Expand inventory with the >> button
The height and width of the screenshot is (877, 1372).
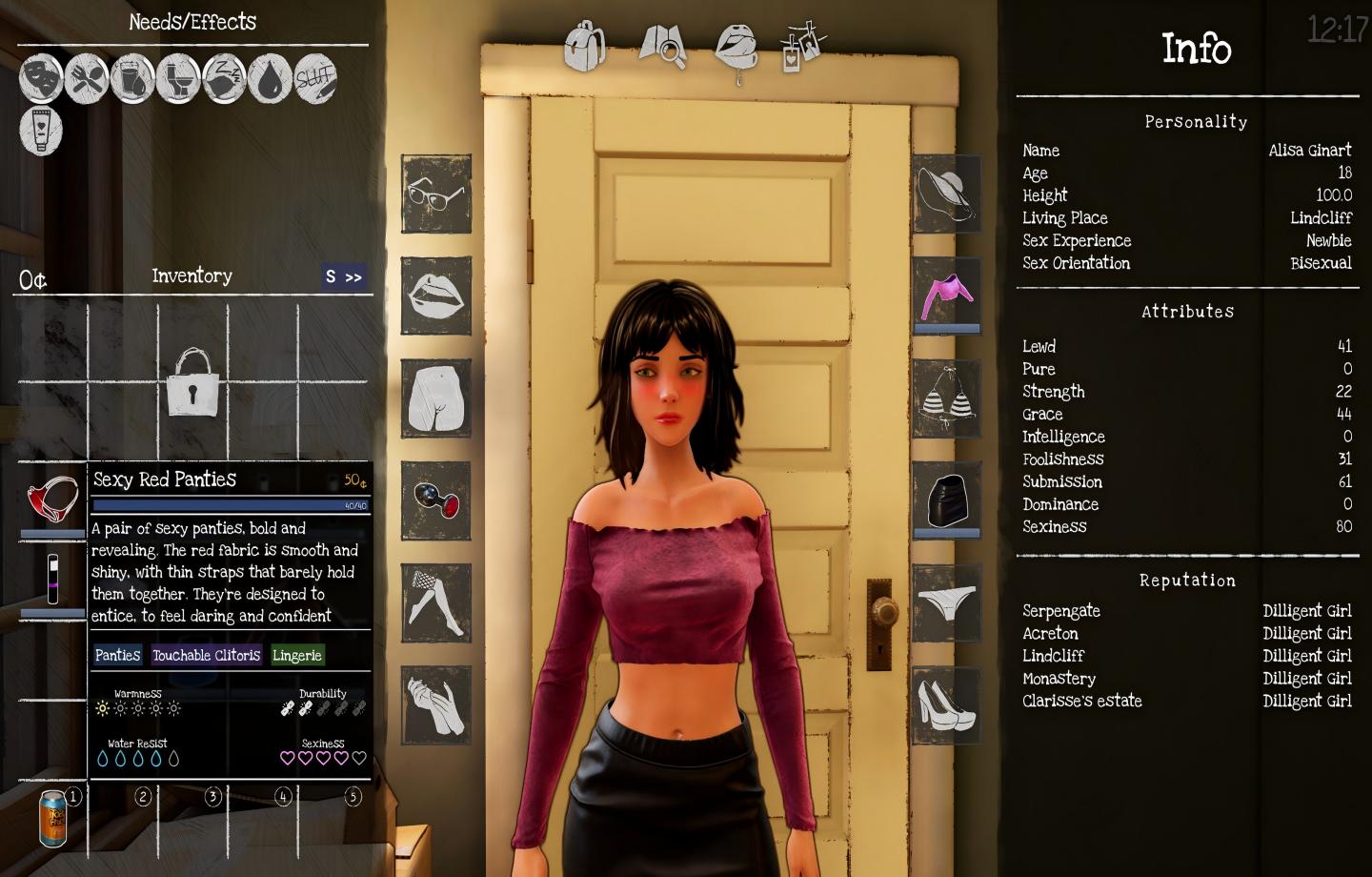[x=353, y=277]
